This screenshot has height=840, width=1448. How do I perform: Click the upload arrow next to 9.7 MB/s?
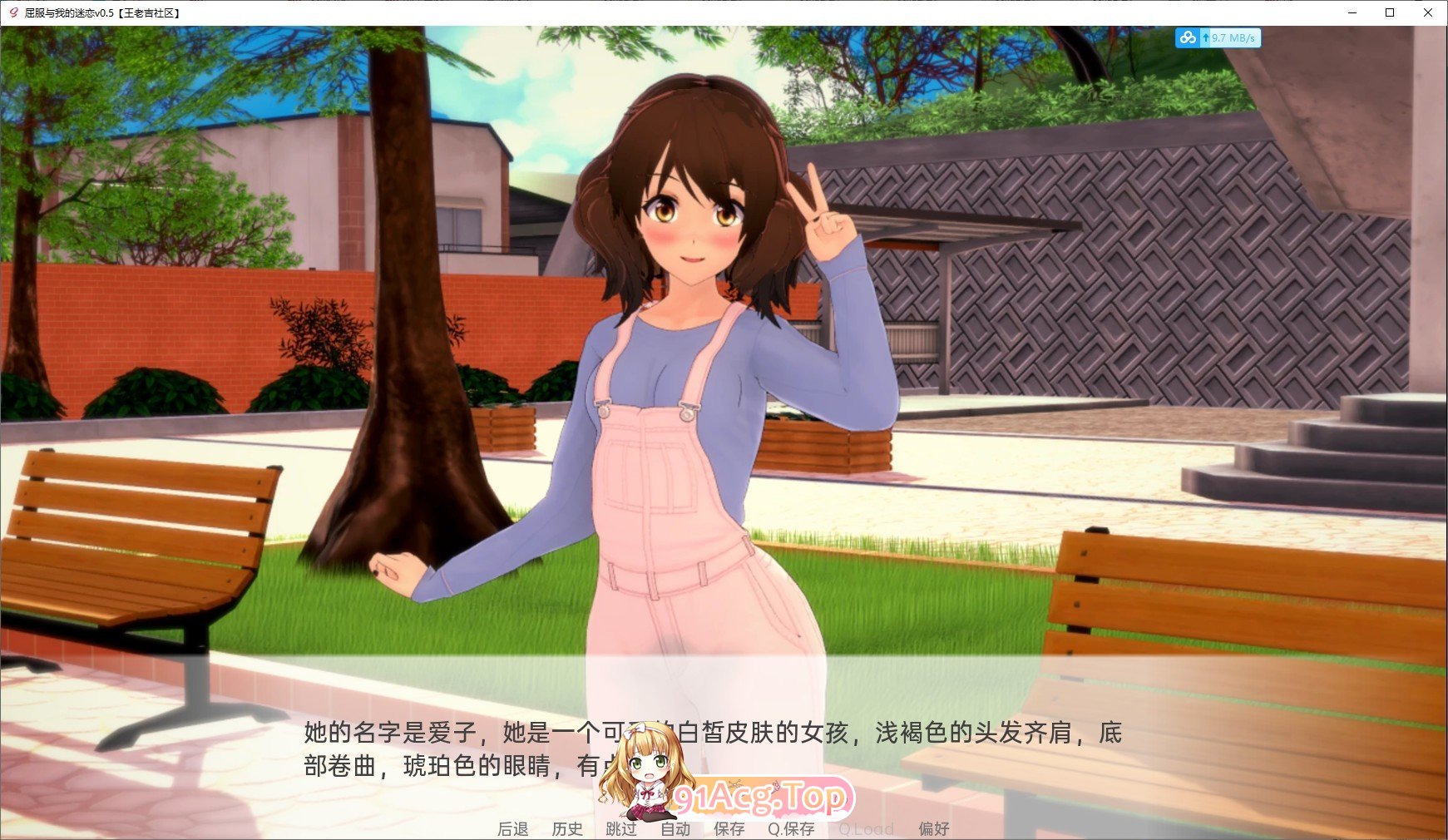point(1205,38)
